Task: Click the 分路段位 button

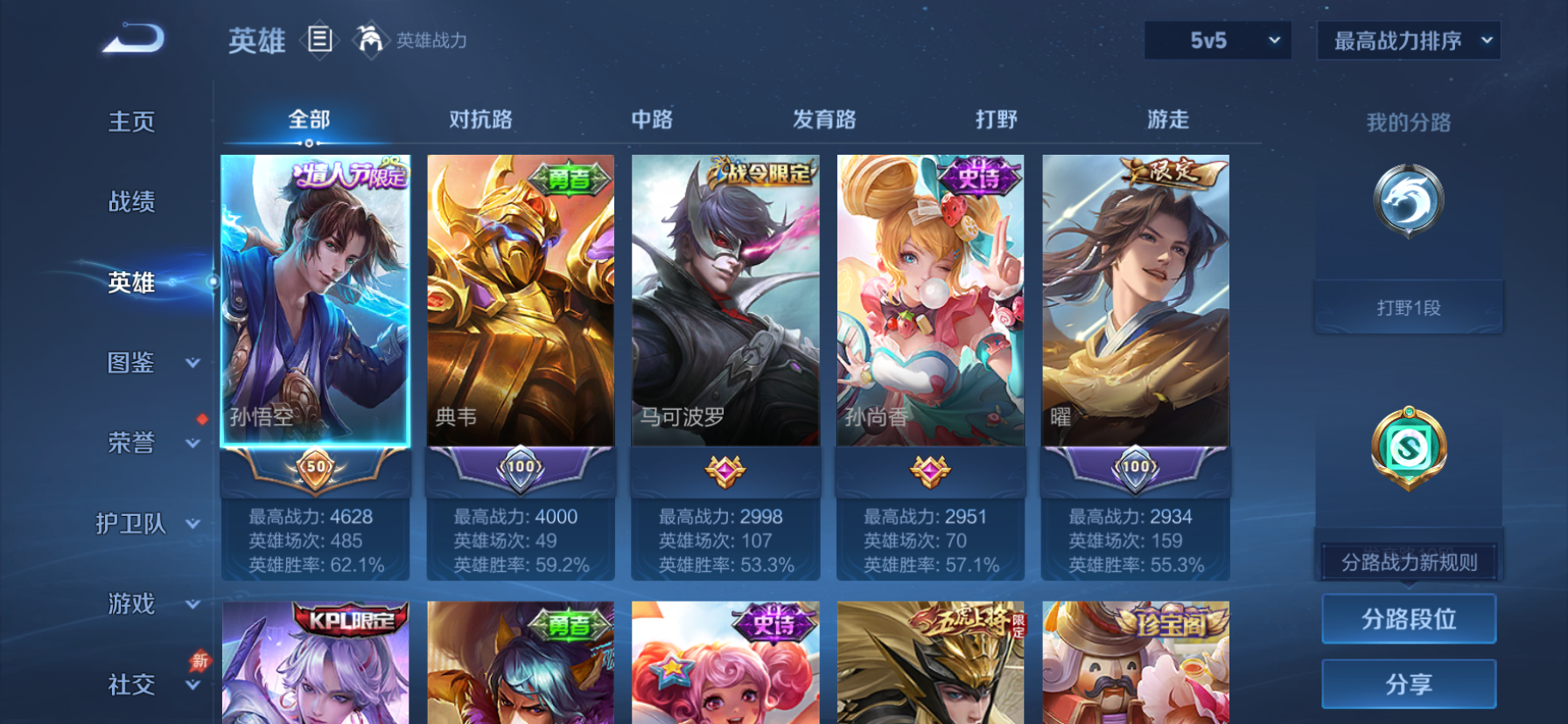Action: pos(1409,618)
